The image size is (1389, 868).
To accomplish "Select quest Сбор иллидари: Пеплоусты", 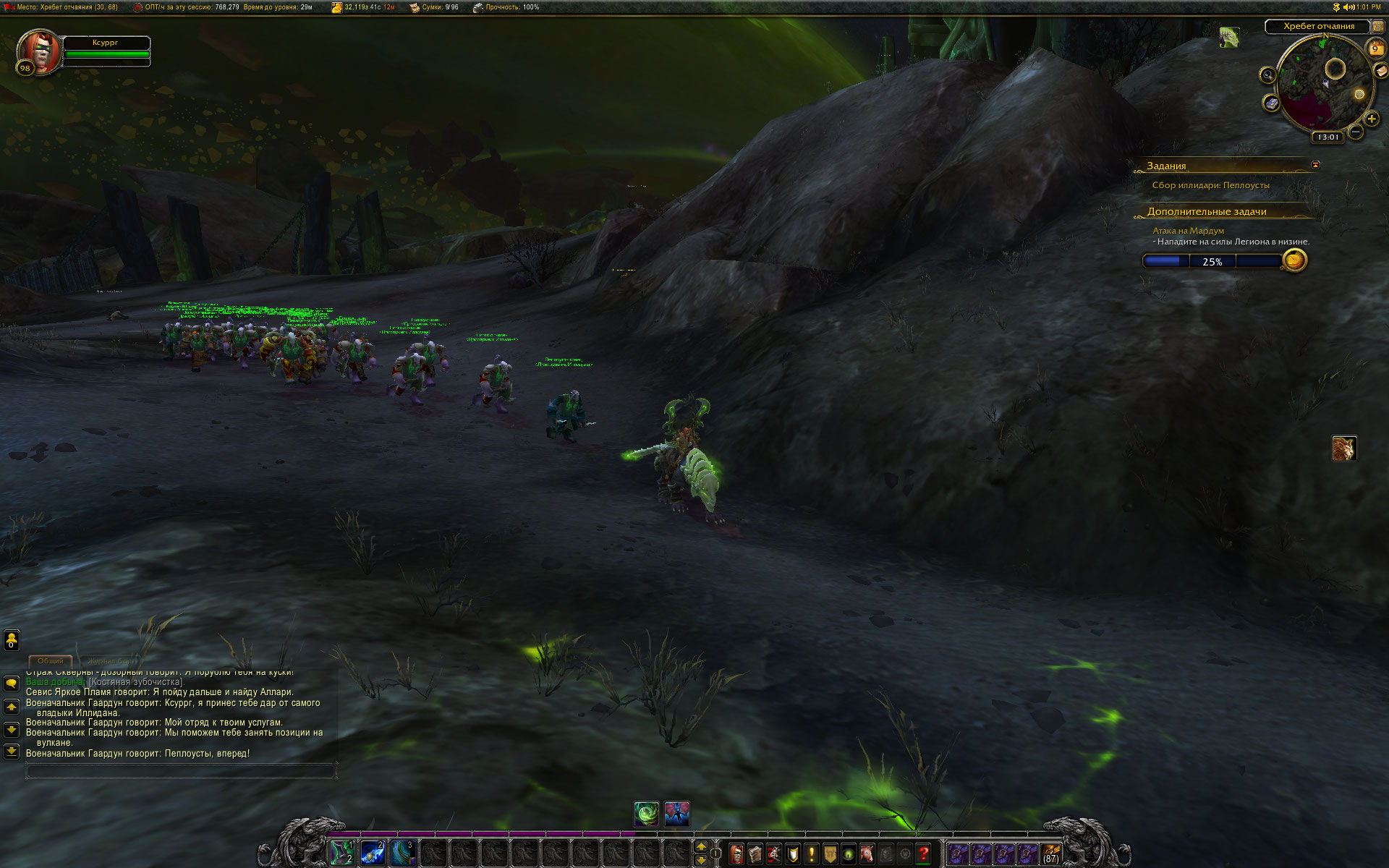I will pyautogui.click(x=1210, y=186).
